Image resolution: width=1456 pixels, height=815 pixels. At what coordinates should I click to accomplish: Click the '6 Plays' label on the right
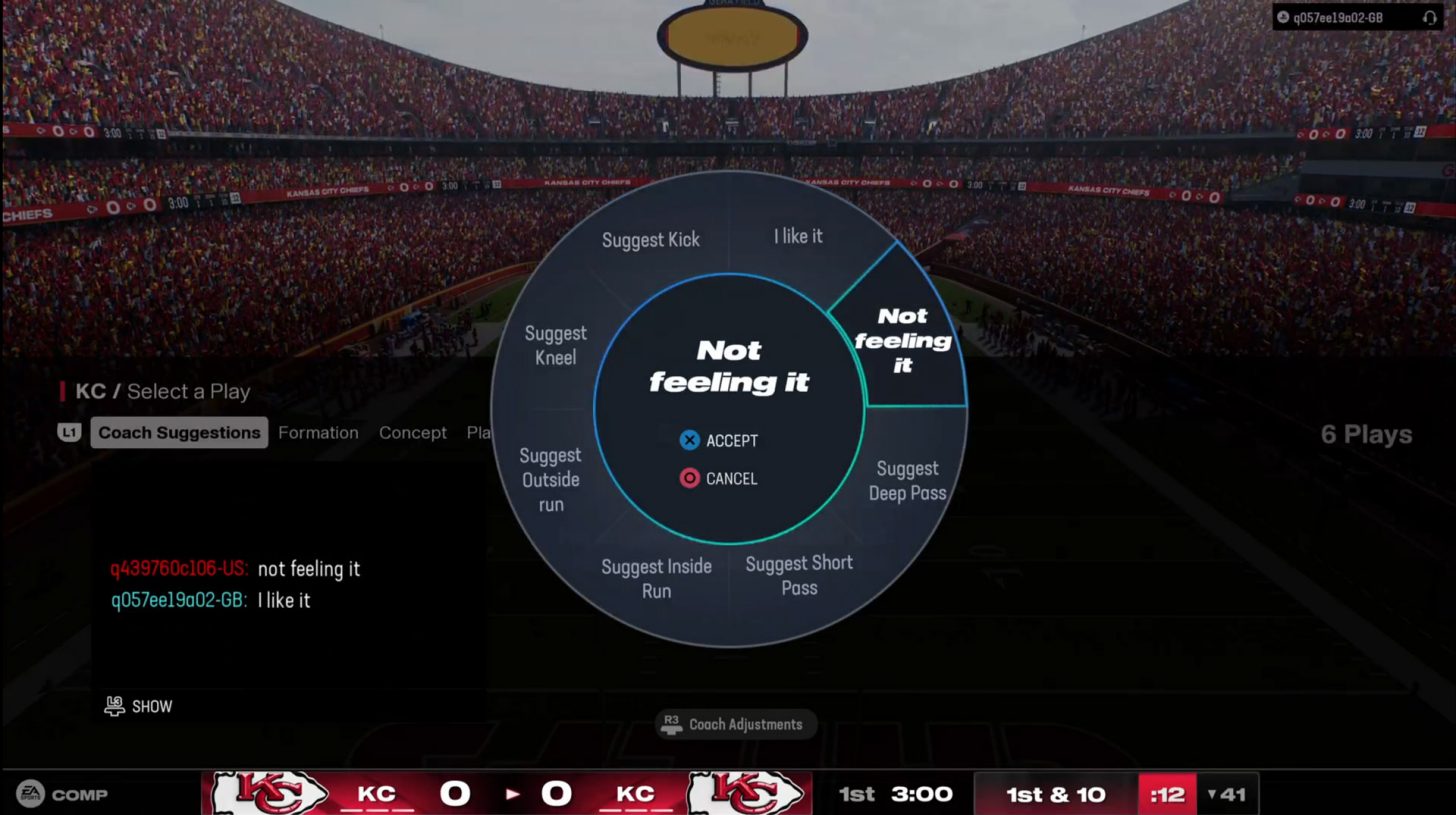(1364, 435)
